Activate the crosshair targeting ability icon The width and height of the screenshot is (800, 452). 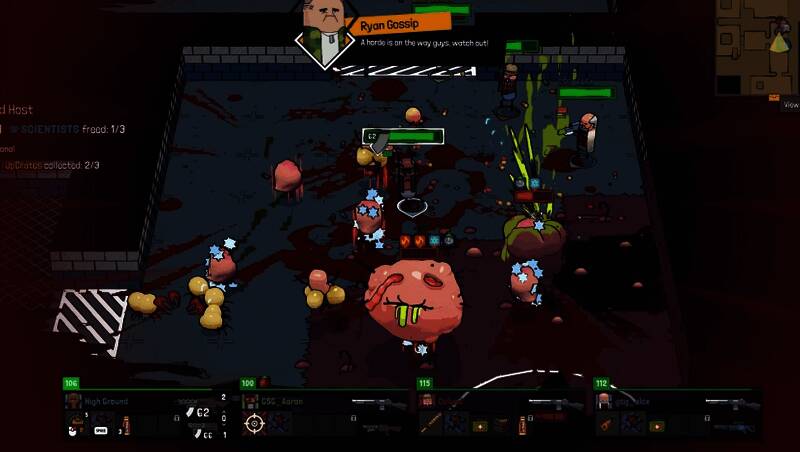(x=254, y=424)
